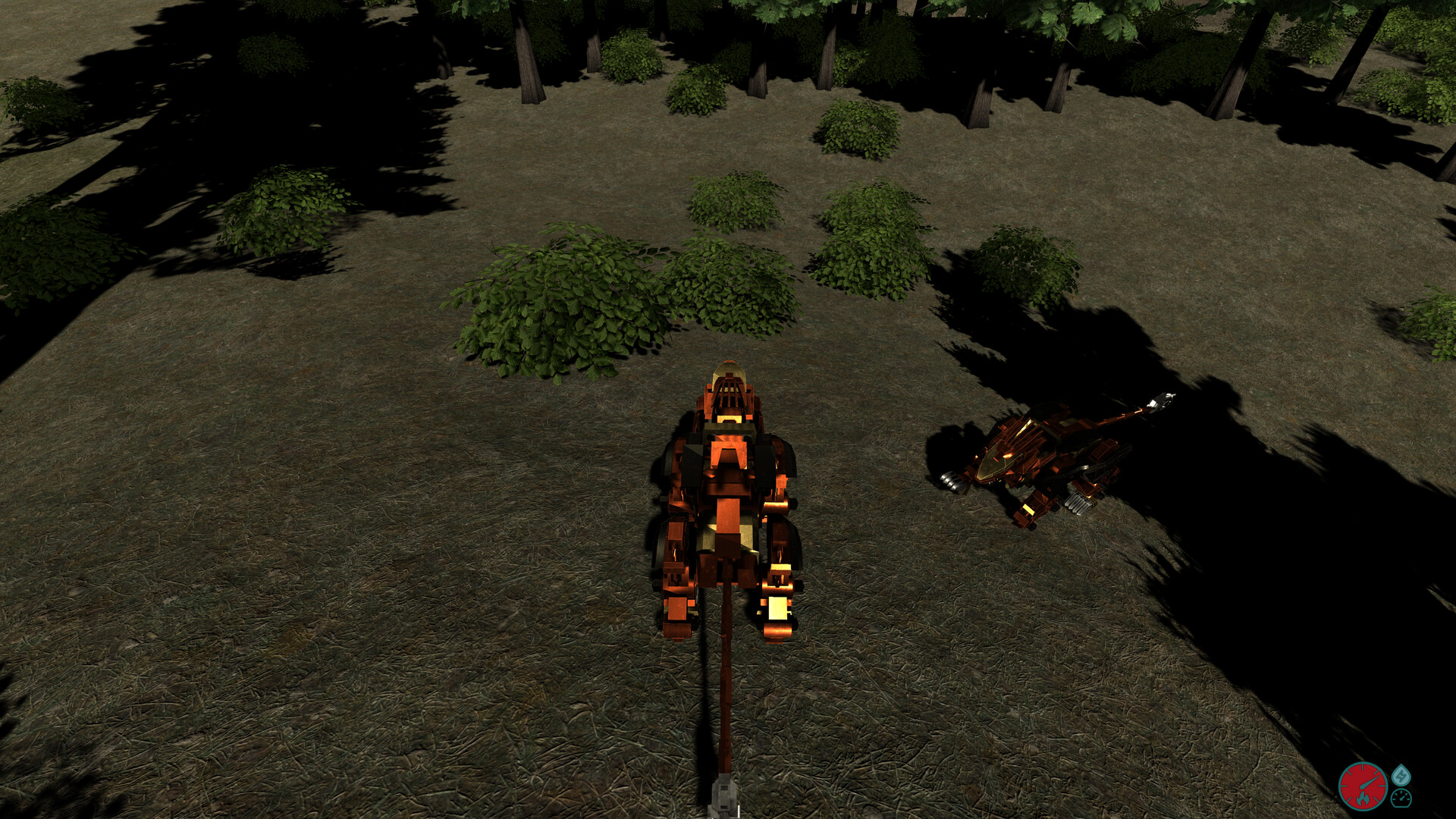
Task: Toggle the boost speedometer indicator
Action: (x=1399, y=799)
